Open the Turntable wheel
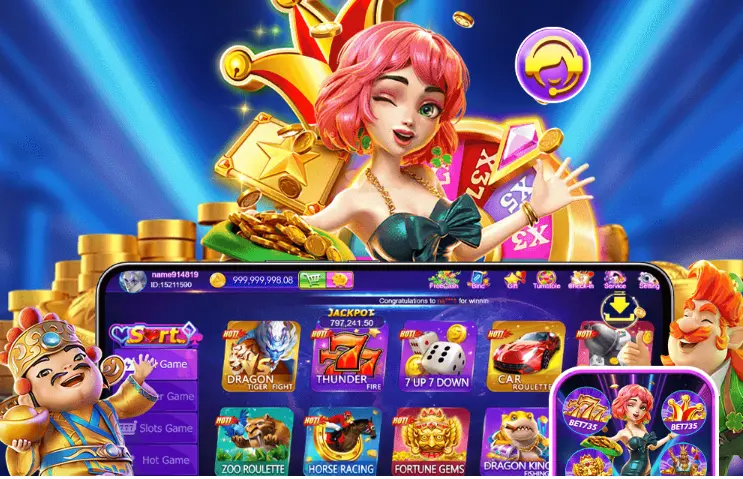 pos(546,280)
